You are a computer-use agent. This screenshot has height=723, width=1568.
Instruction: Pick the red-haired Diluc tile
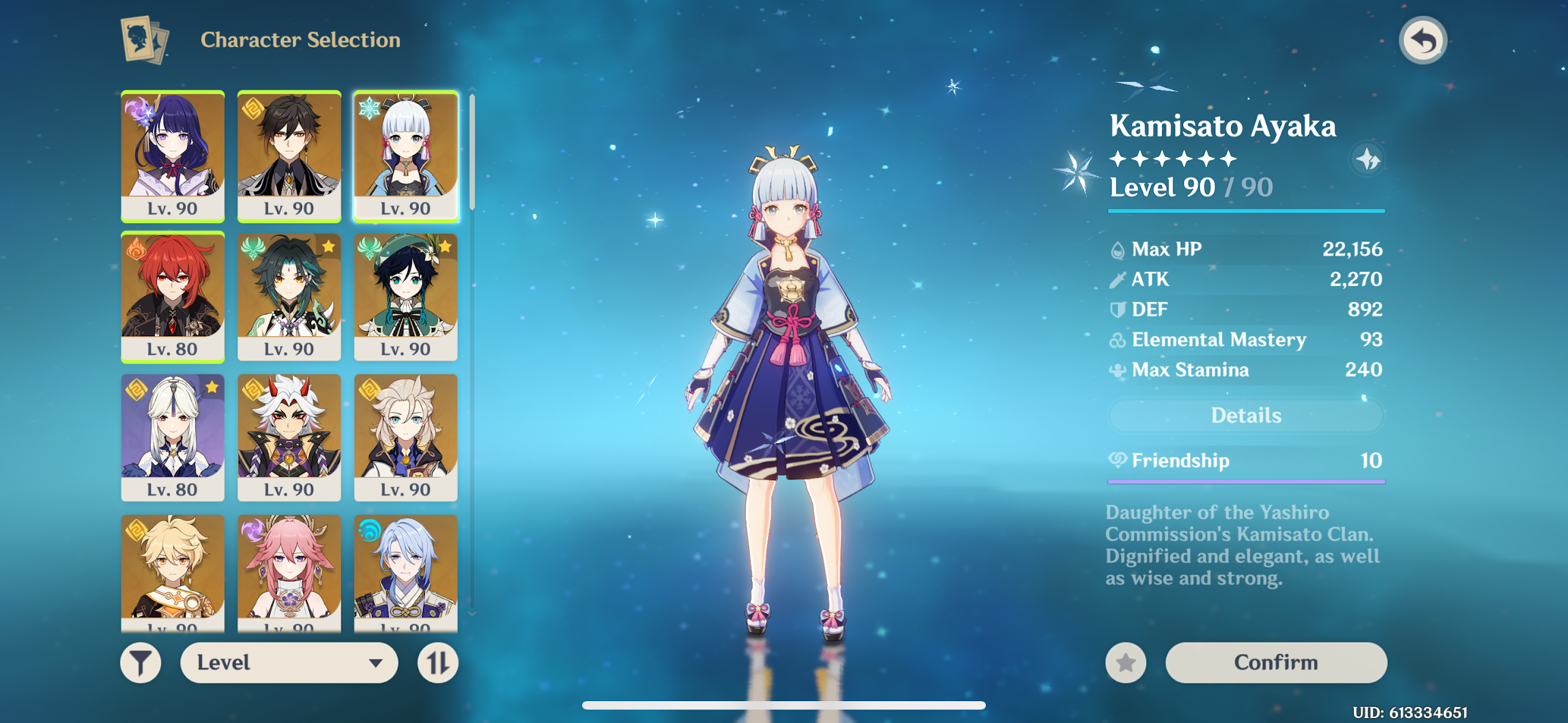point(173,296)
